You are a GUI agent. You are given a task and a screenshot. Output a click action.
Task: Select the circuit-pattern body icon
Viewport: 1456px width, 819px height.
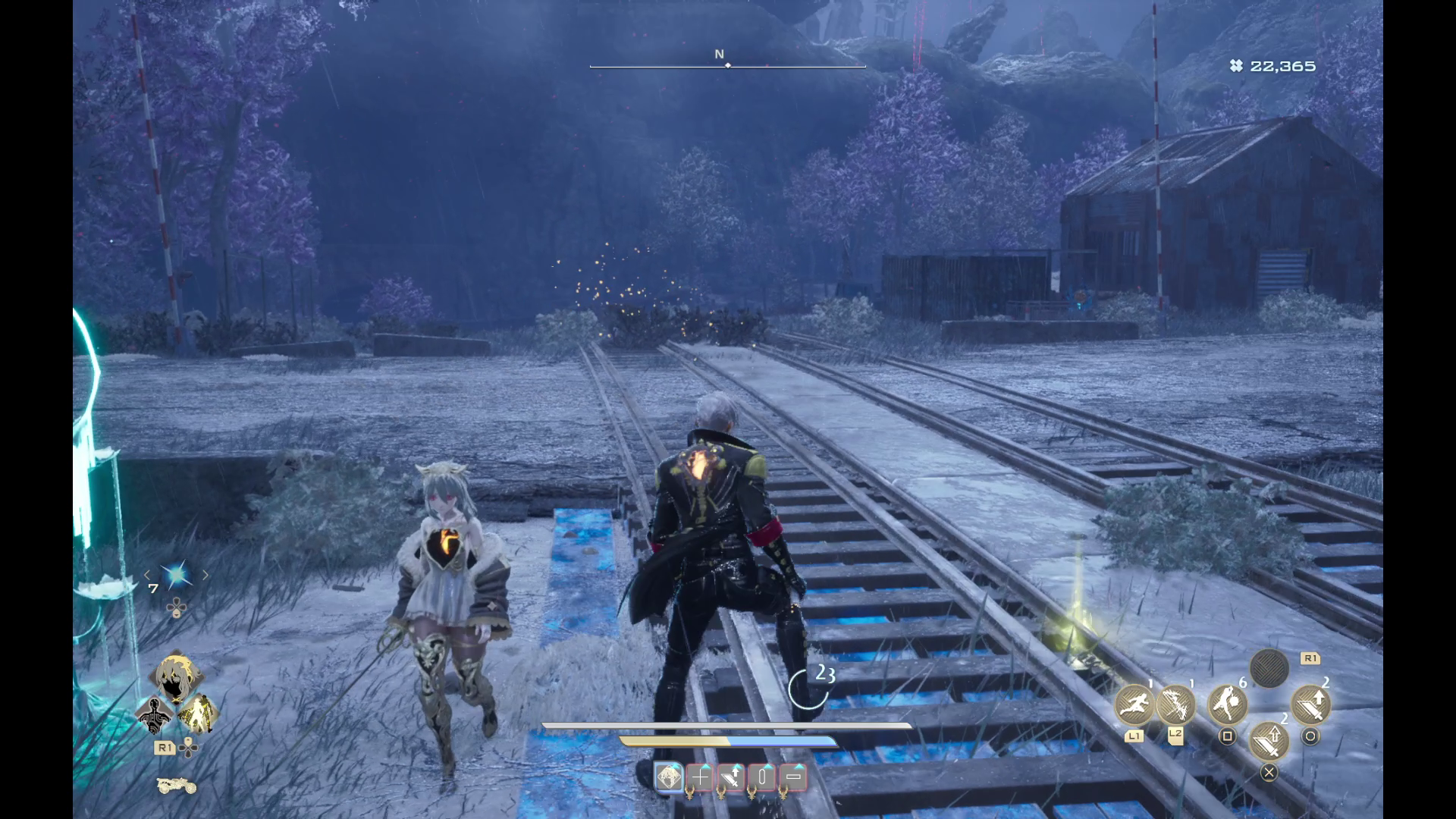[x=155, y=714]
